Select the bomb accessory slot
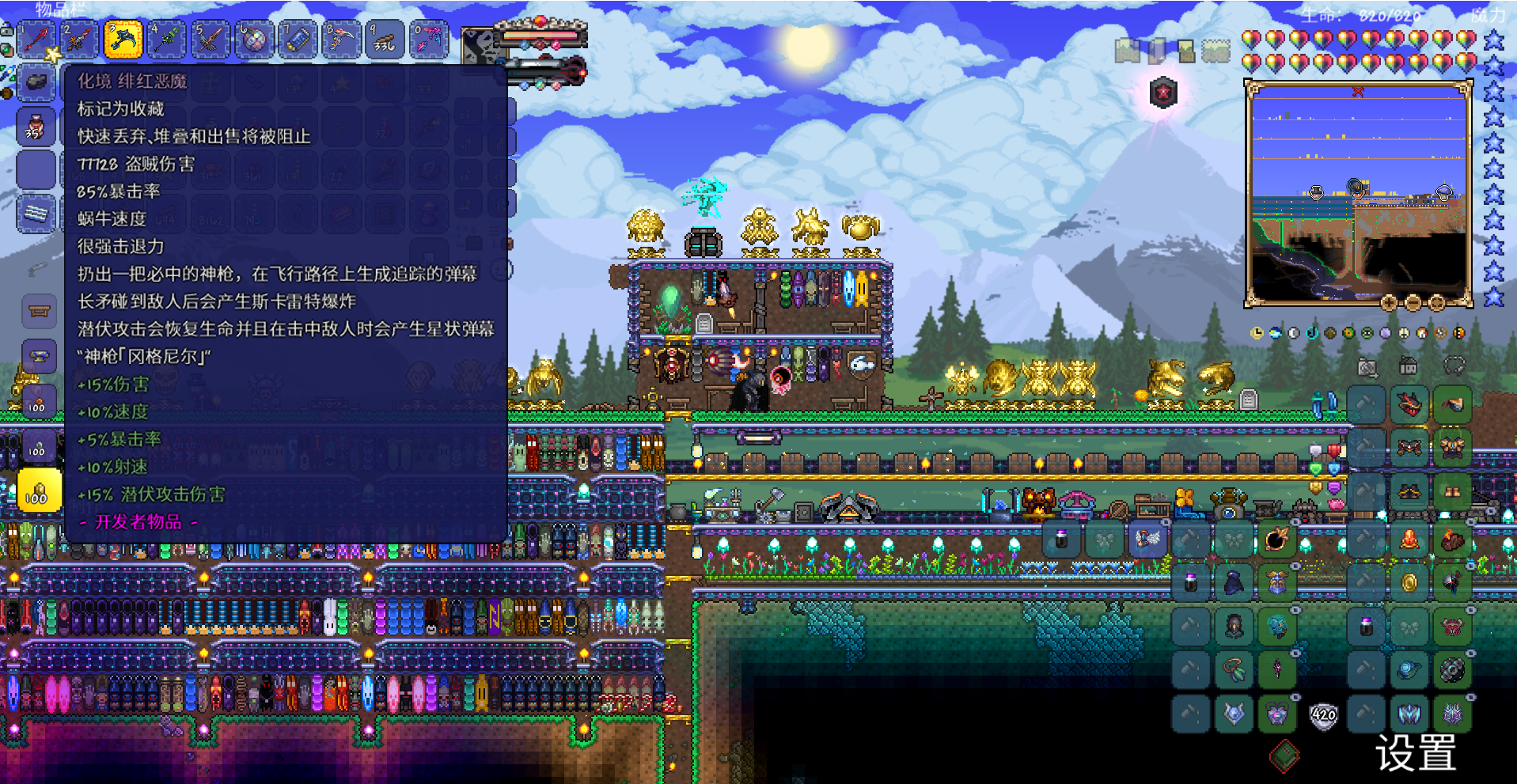Viewport: 1517px width, 784px height. (x=1276, y=540)
